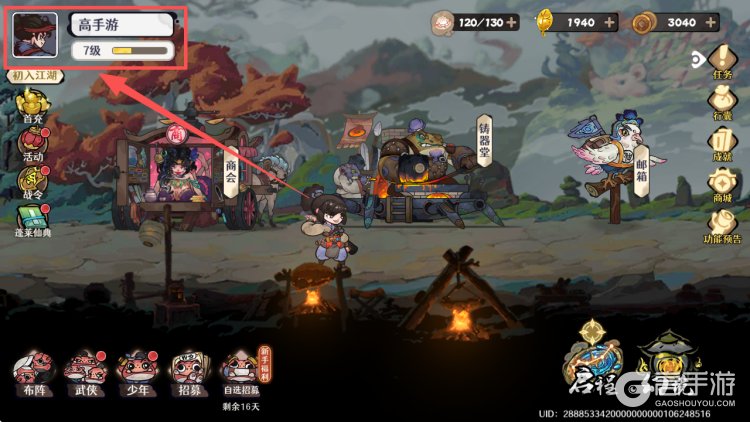Open the 行囊 bag inventory
The image size is (750, 422).
click(722, 102)
